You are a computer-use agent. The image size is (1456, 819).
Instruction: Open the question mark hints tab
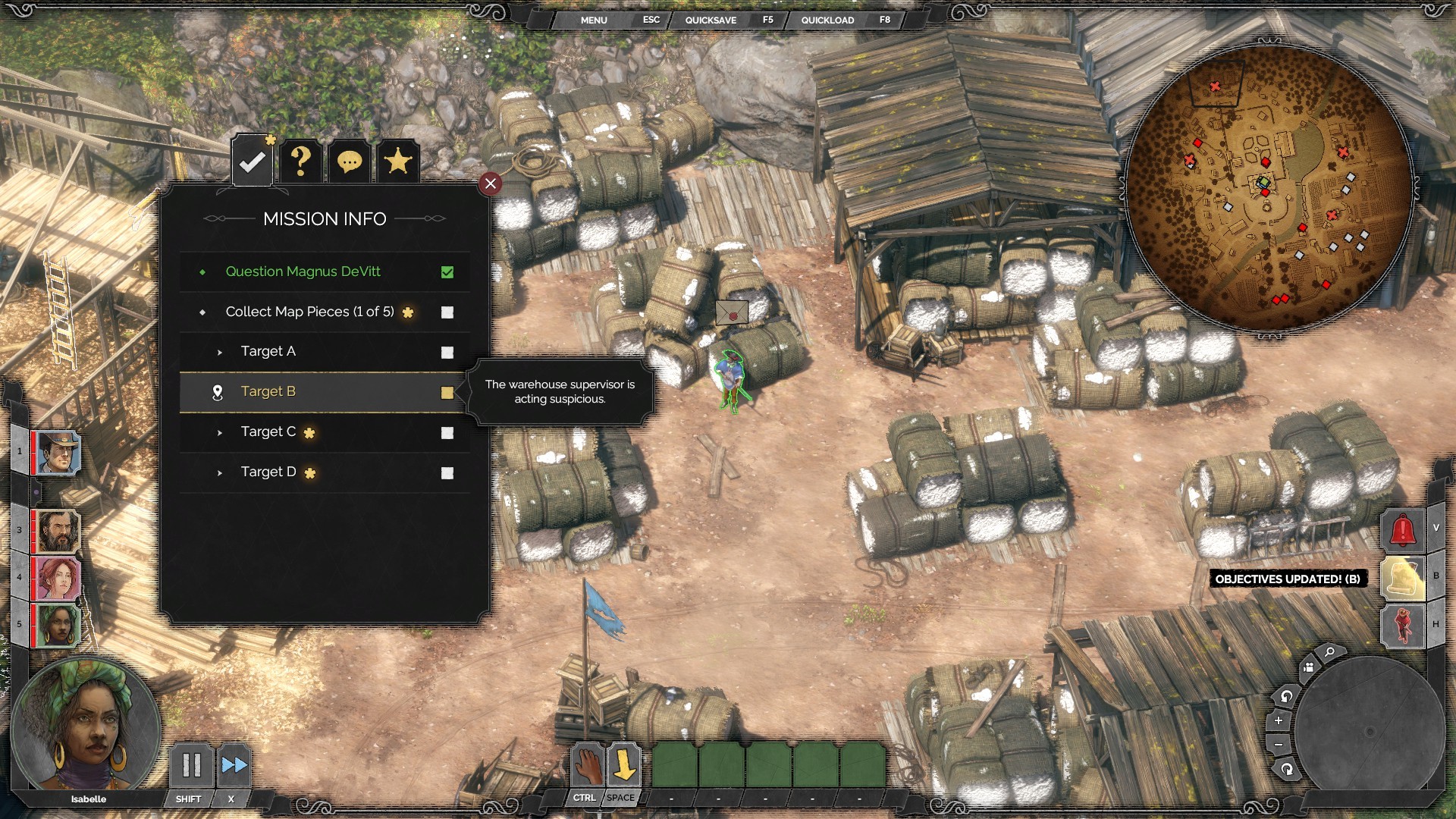(x=301, y=161)
